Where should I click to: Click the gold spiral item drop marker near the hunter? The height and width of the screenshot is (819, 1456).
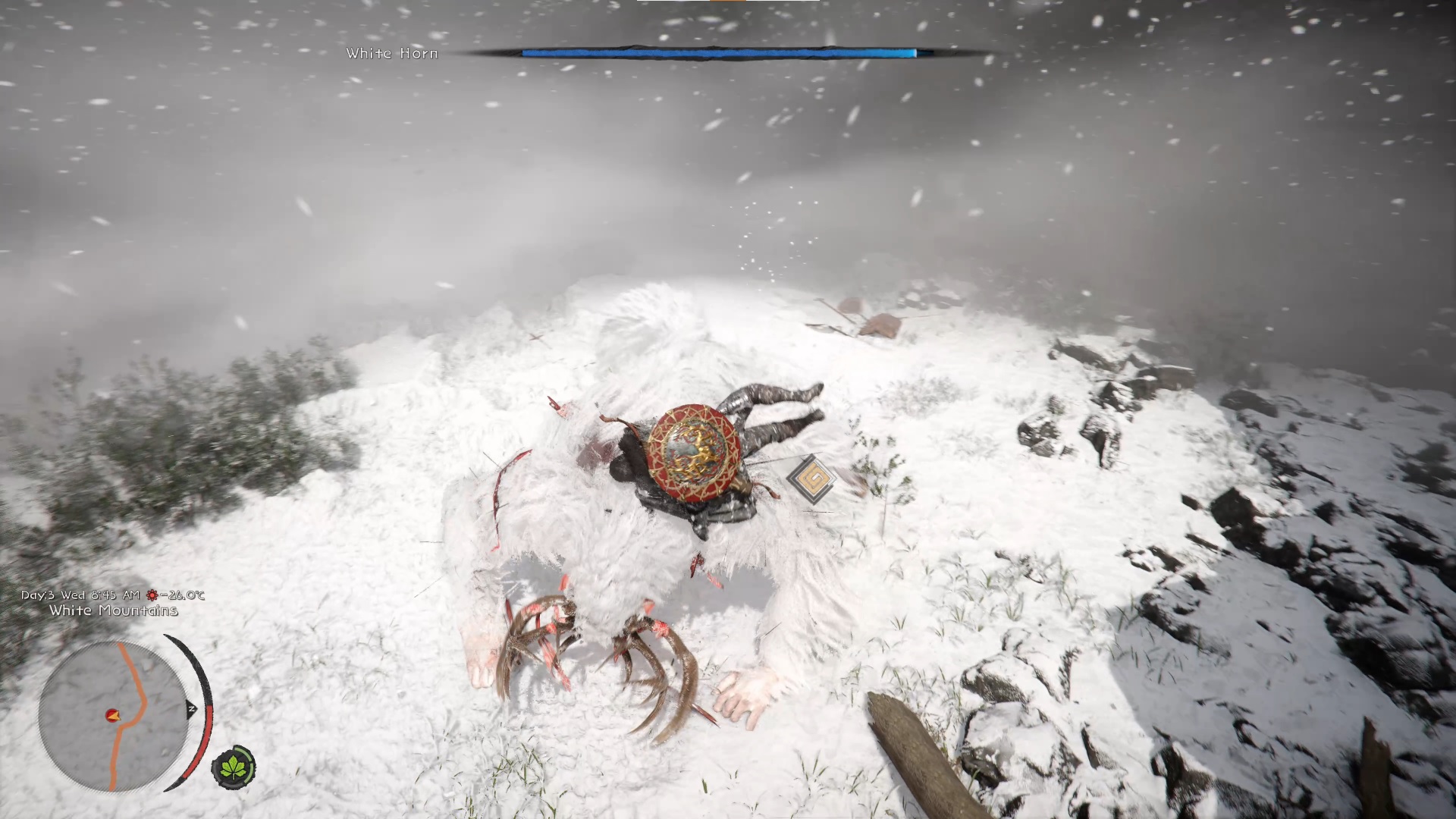coord(813,478)
